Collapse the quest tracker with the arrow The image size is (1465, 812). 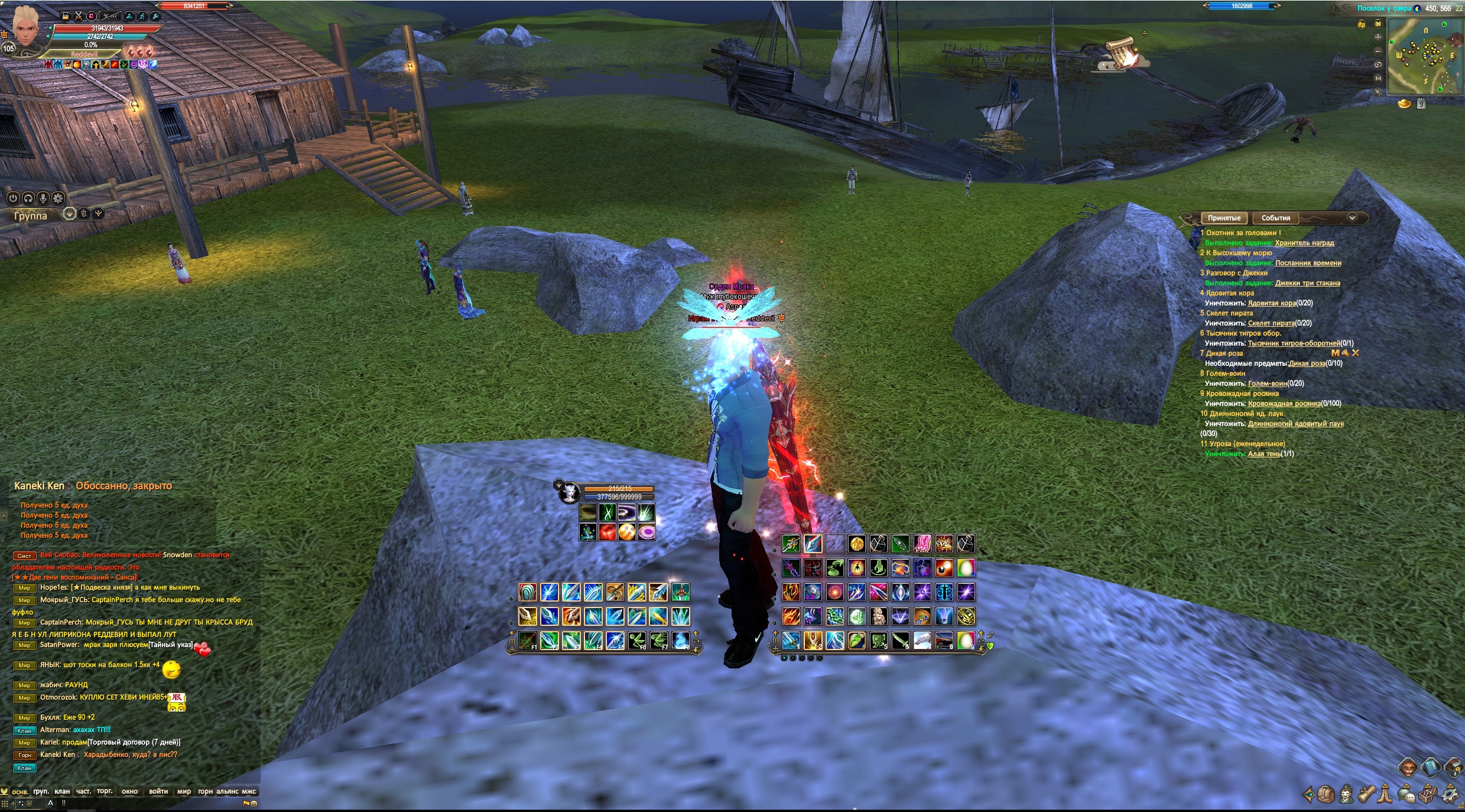1352,218
